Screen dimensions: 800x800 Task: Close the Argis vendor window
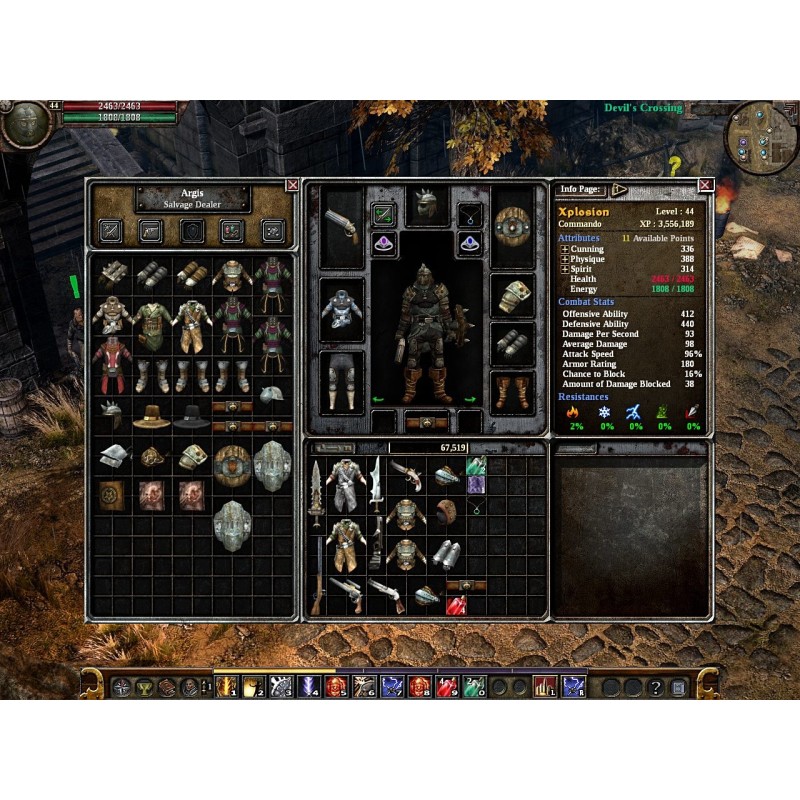click(292, 185)
